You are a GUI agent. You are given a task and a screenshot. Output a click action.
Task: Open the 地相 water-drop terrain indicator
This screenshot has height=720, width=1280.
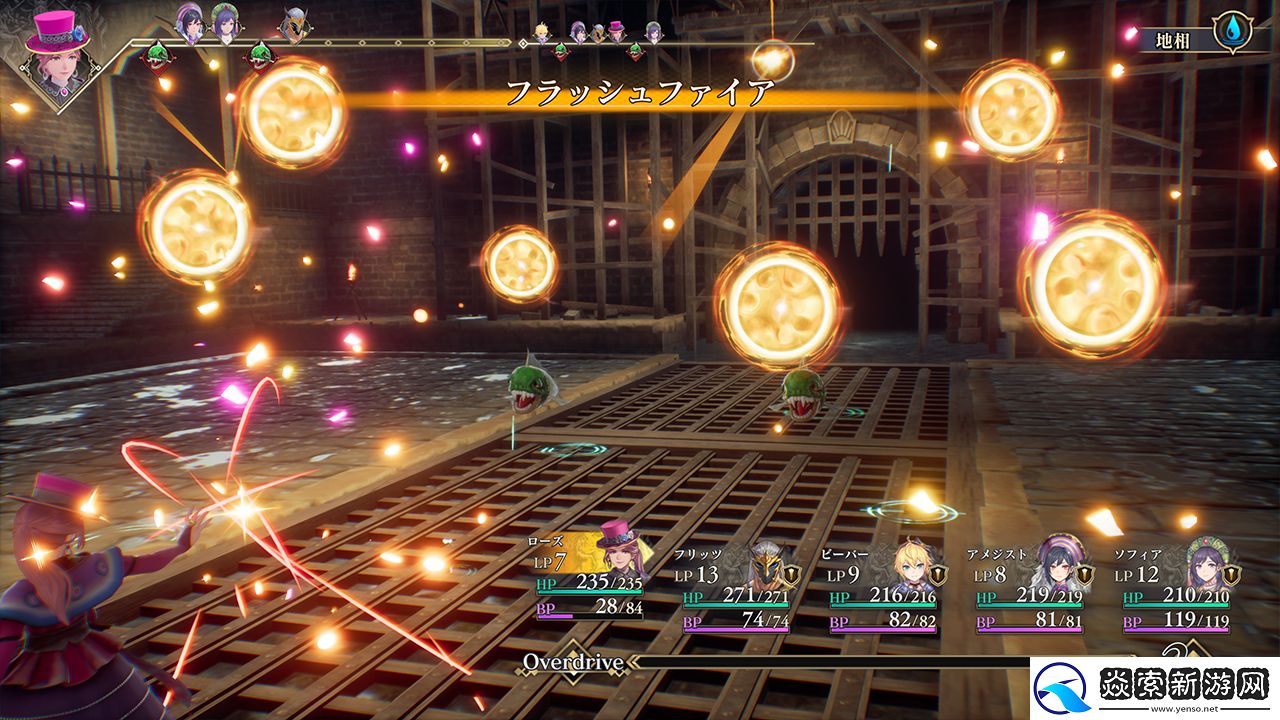1230,31
